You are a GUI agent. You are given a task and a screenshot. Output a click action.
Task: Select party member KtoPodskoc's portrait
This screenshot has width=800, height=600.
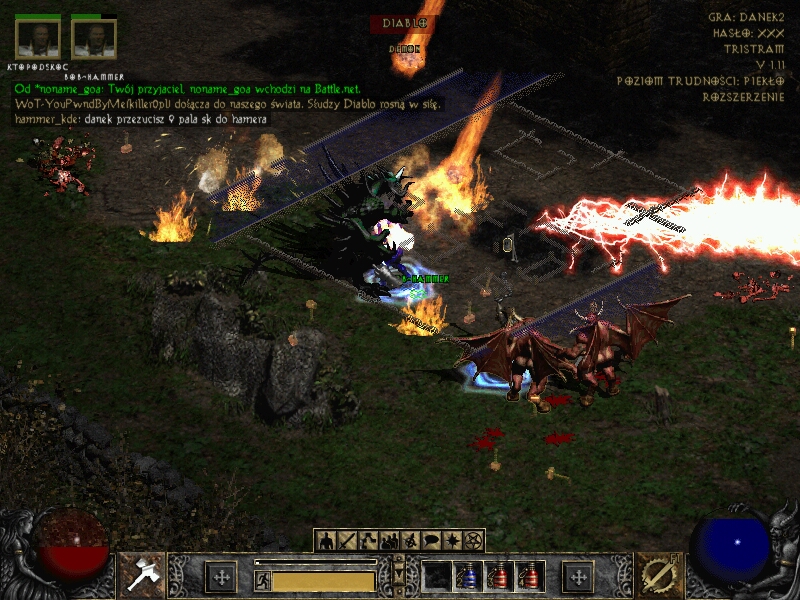click(x=38, y=40)
